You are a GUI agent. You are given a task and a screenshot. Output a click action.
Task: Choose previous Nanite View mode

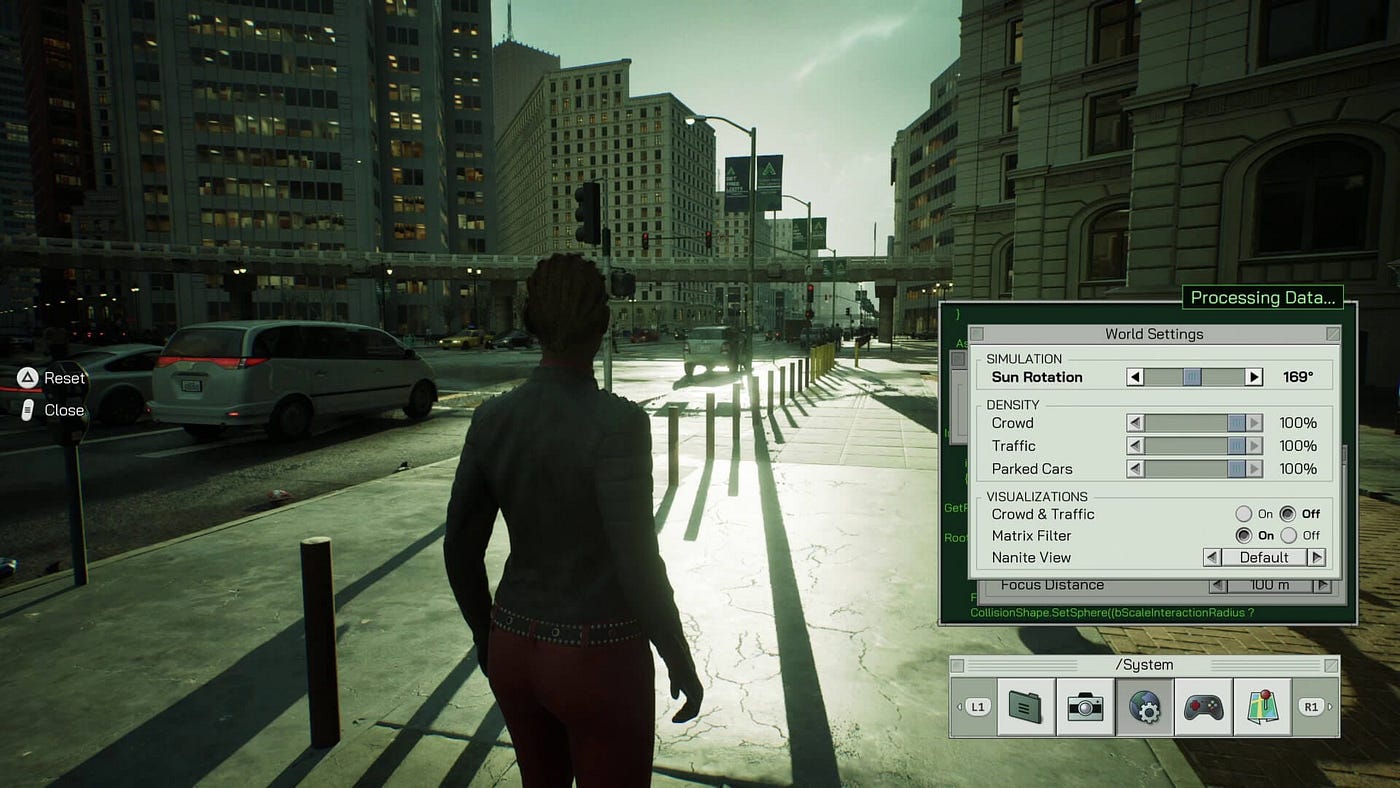[1212, 557]
